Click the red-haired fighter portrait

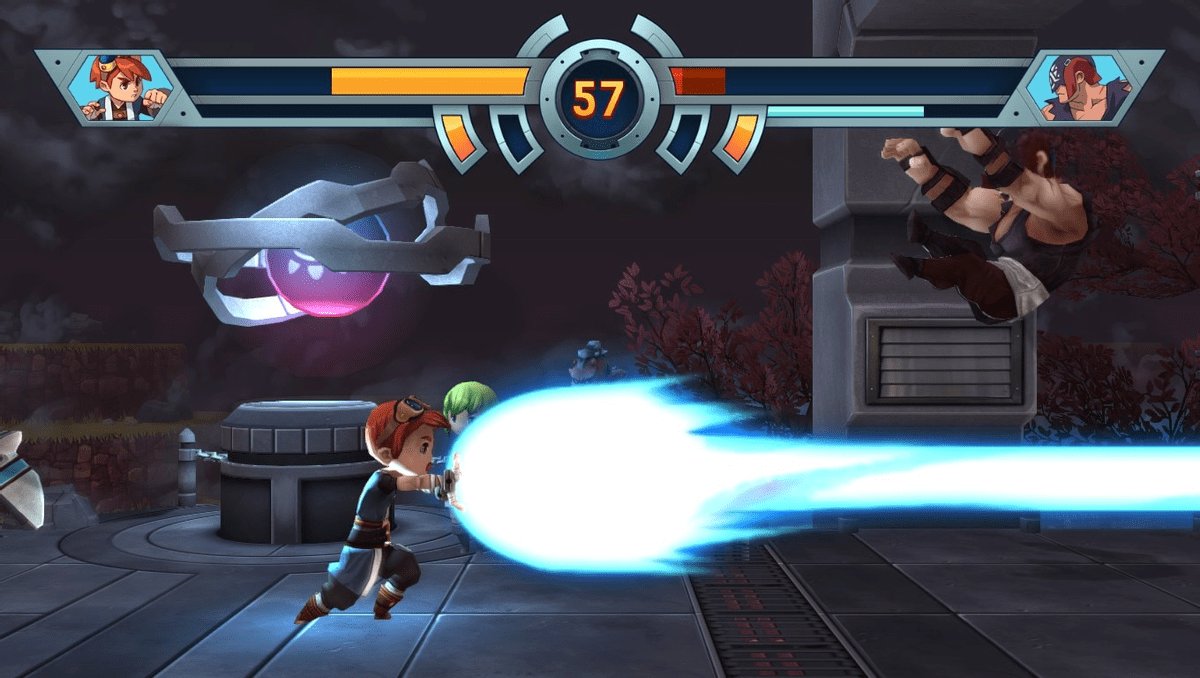[x=119, y=87]
